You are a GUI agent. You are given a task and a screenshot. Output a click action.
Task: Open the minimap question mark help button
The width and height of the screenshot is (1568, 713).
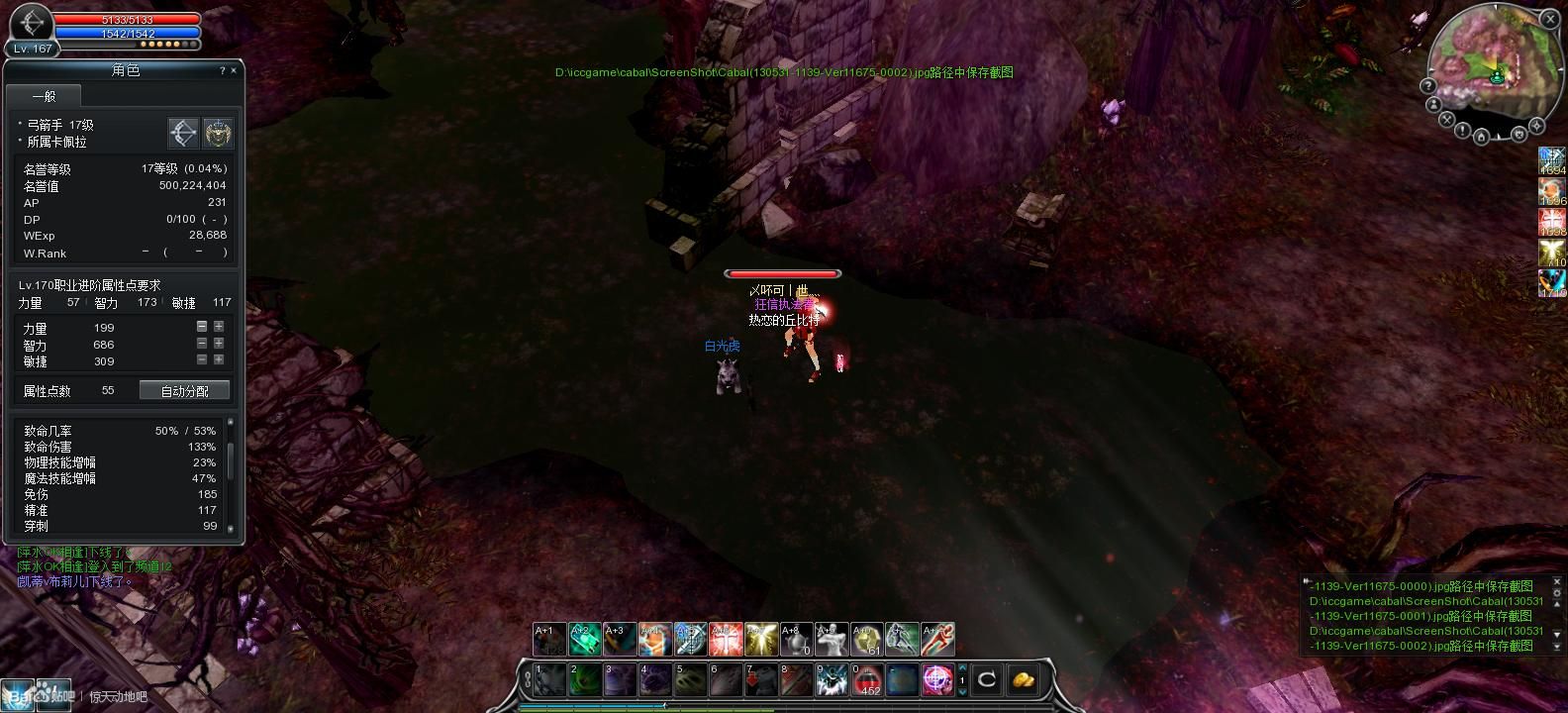(1428, 86)
